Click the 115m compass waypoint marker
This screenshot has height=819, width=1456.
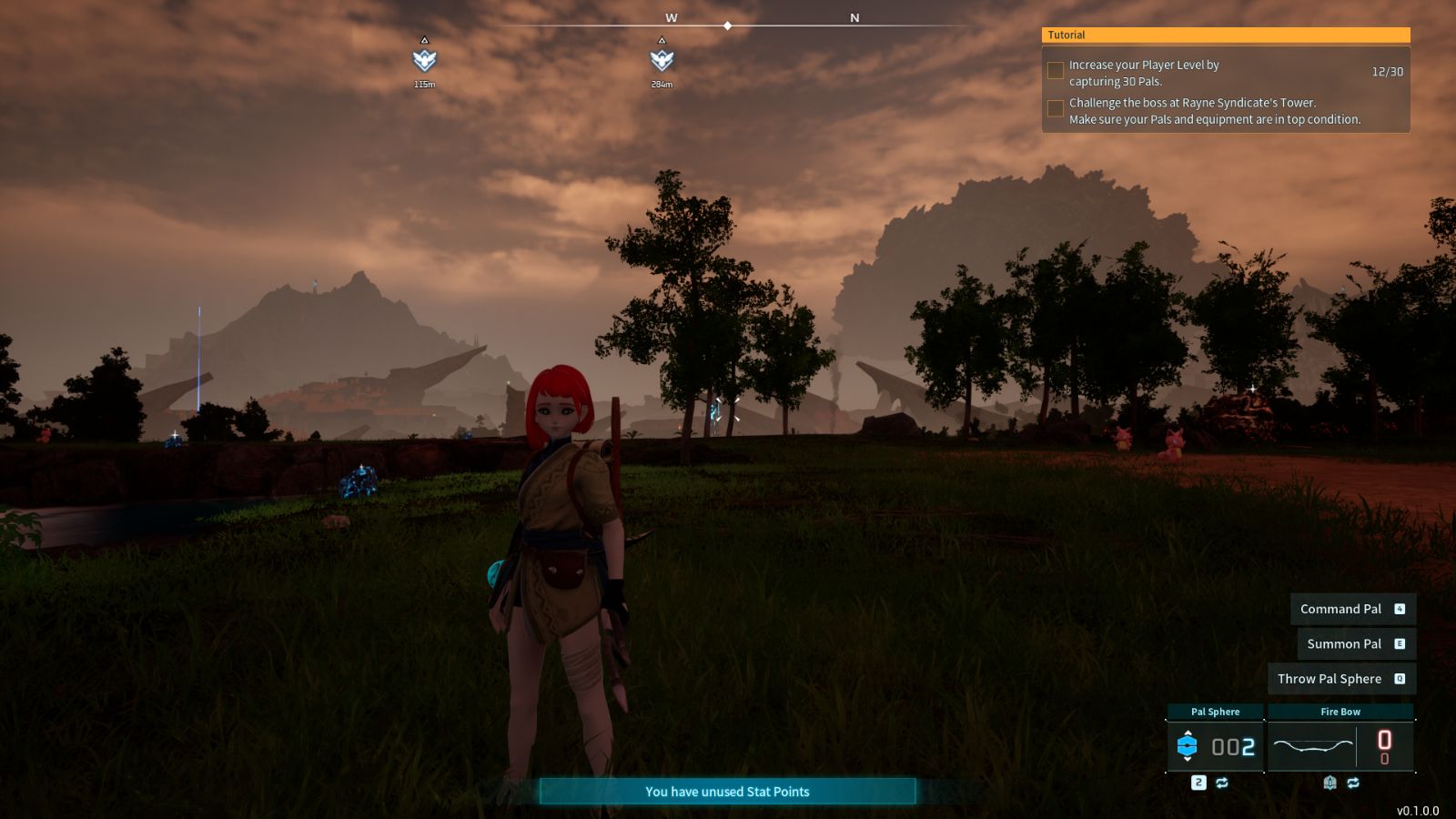tap(424, 60)
